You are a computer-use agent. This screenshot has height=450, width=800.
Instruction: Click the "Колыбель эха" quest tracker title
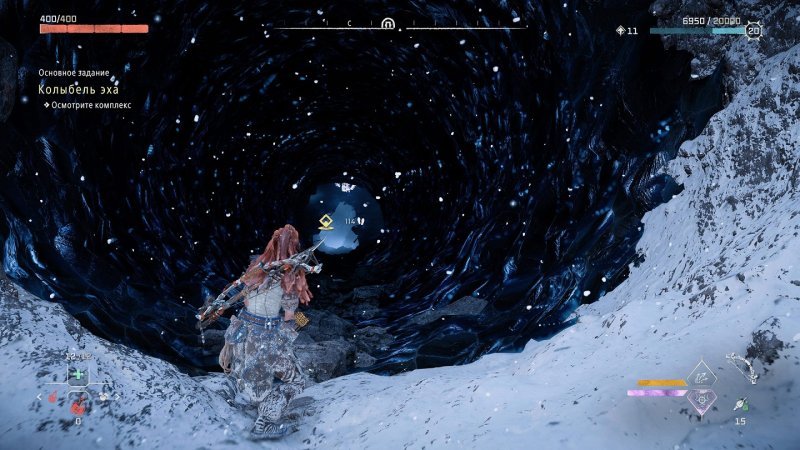pos(71,90)
